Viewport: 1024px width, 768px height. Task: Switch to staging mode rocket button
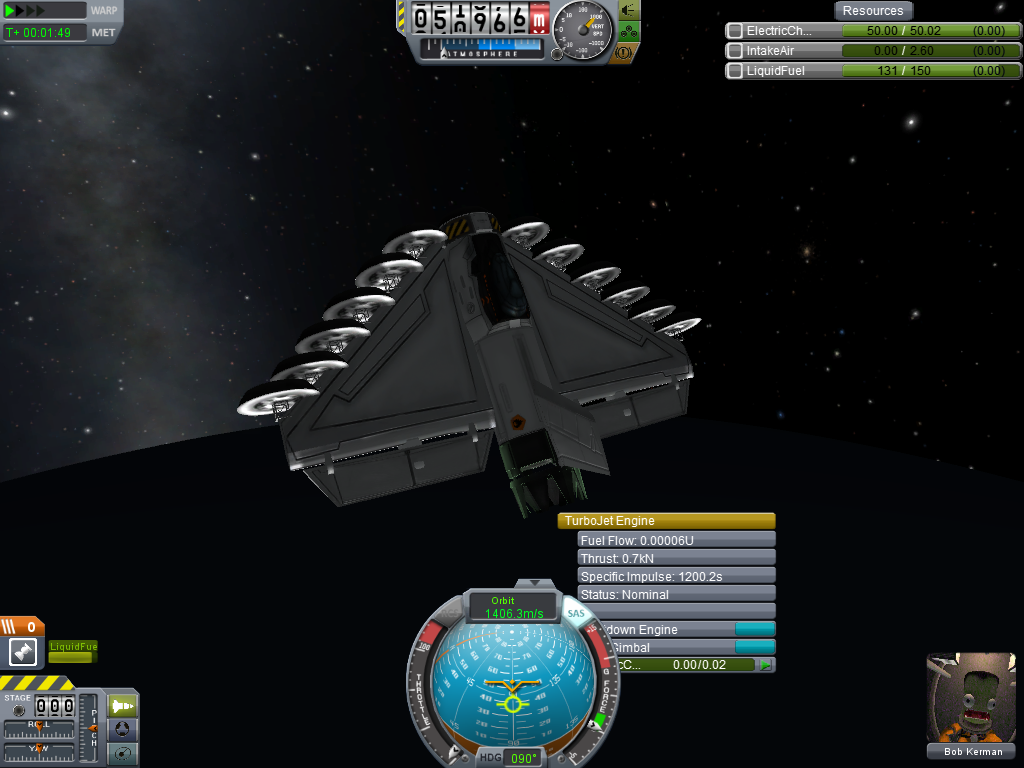(123, 706)
